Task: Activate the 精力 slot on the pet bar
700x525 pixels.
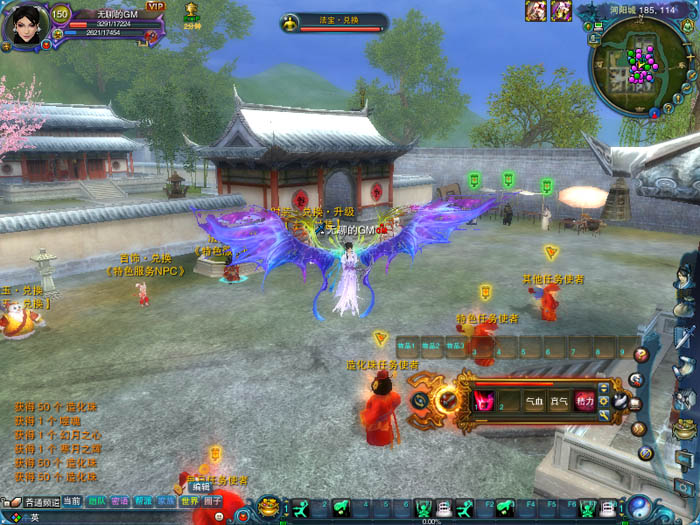Action: [x=585, y=401]
